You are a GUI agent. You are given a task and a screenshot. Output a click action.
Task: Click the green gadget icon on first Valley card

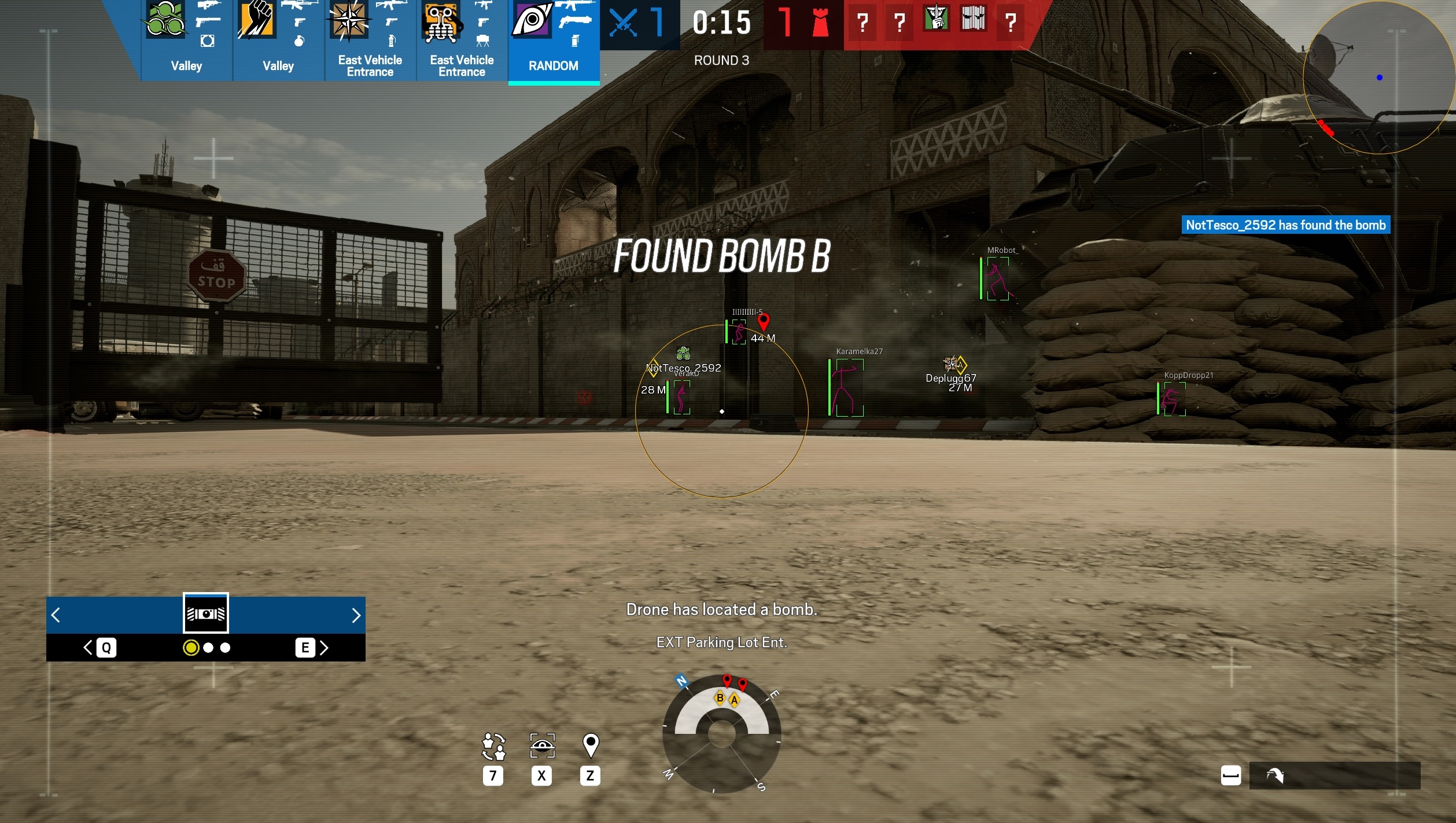[165, 19]
